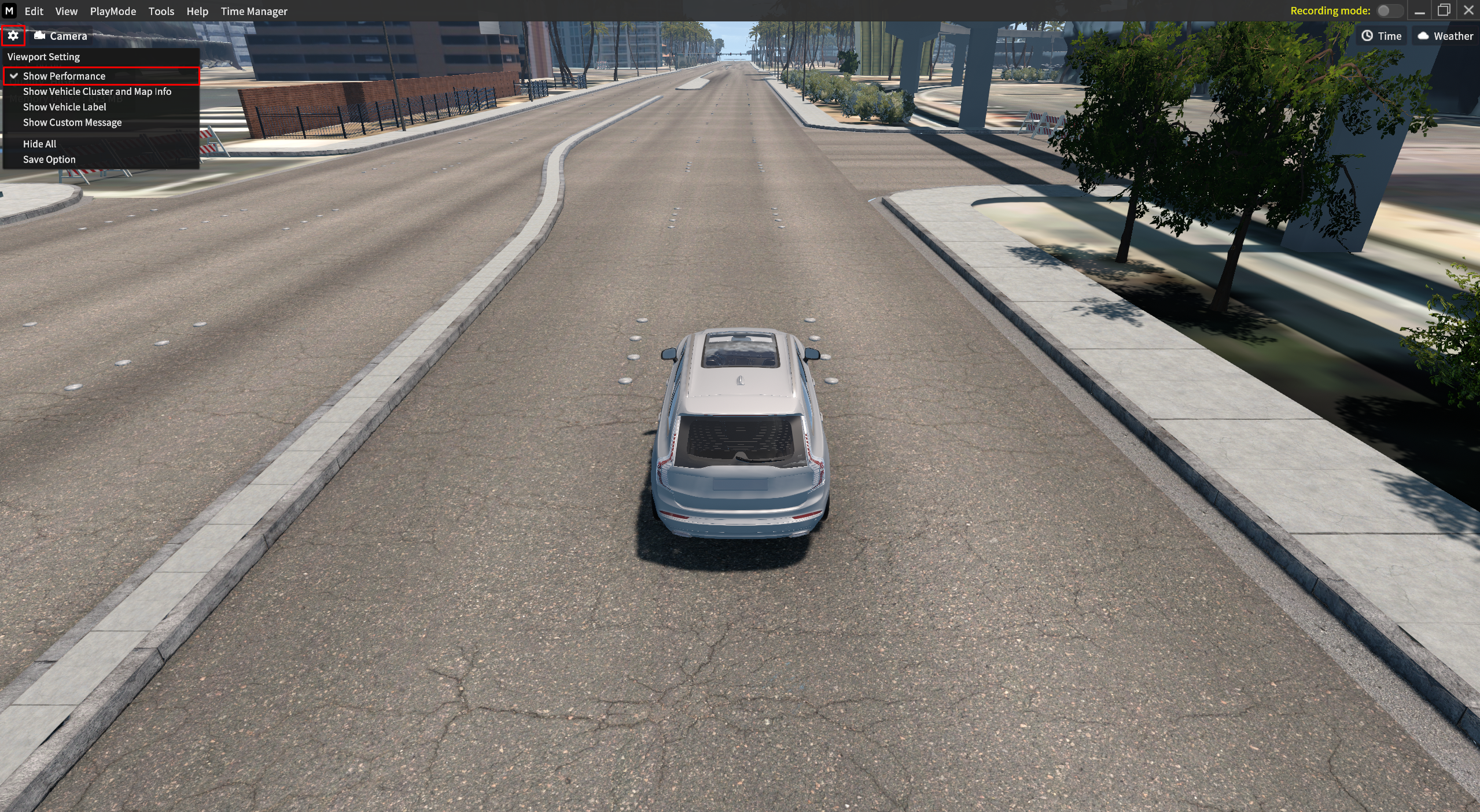Open the Help menu
This screenshot has width=1480, height=812.
point(197,11)
